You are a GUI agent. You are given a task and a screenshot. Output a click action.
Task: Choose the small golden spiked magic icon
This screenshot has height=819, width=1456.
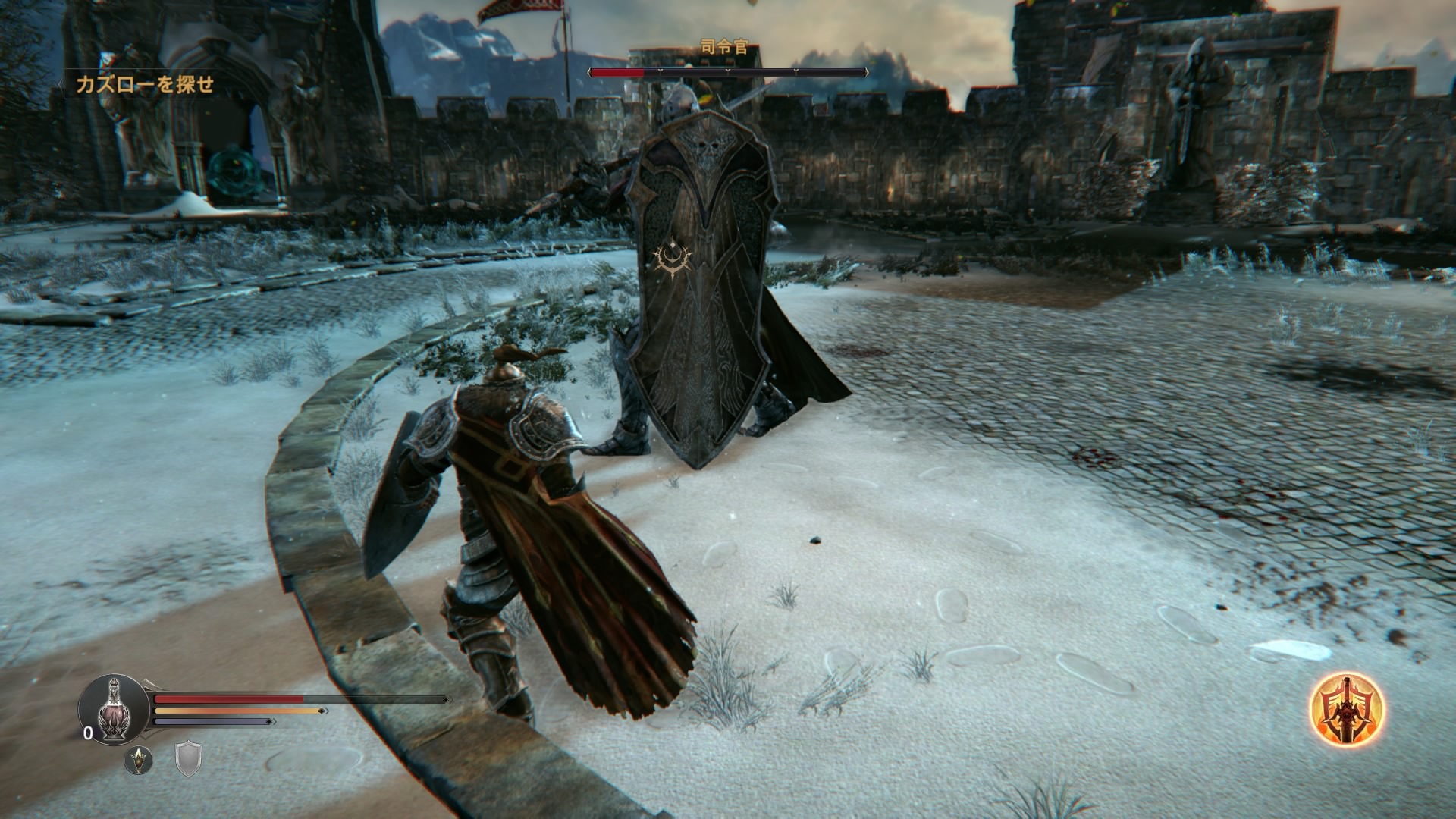click(x=138, y=760)
